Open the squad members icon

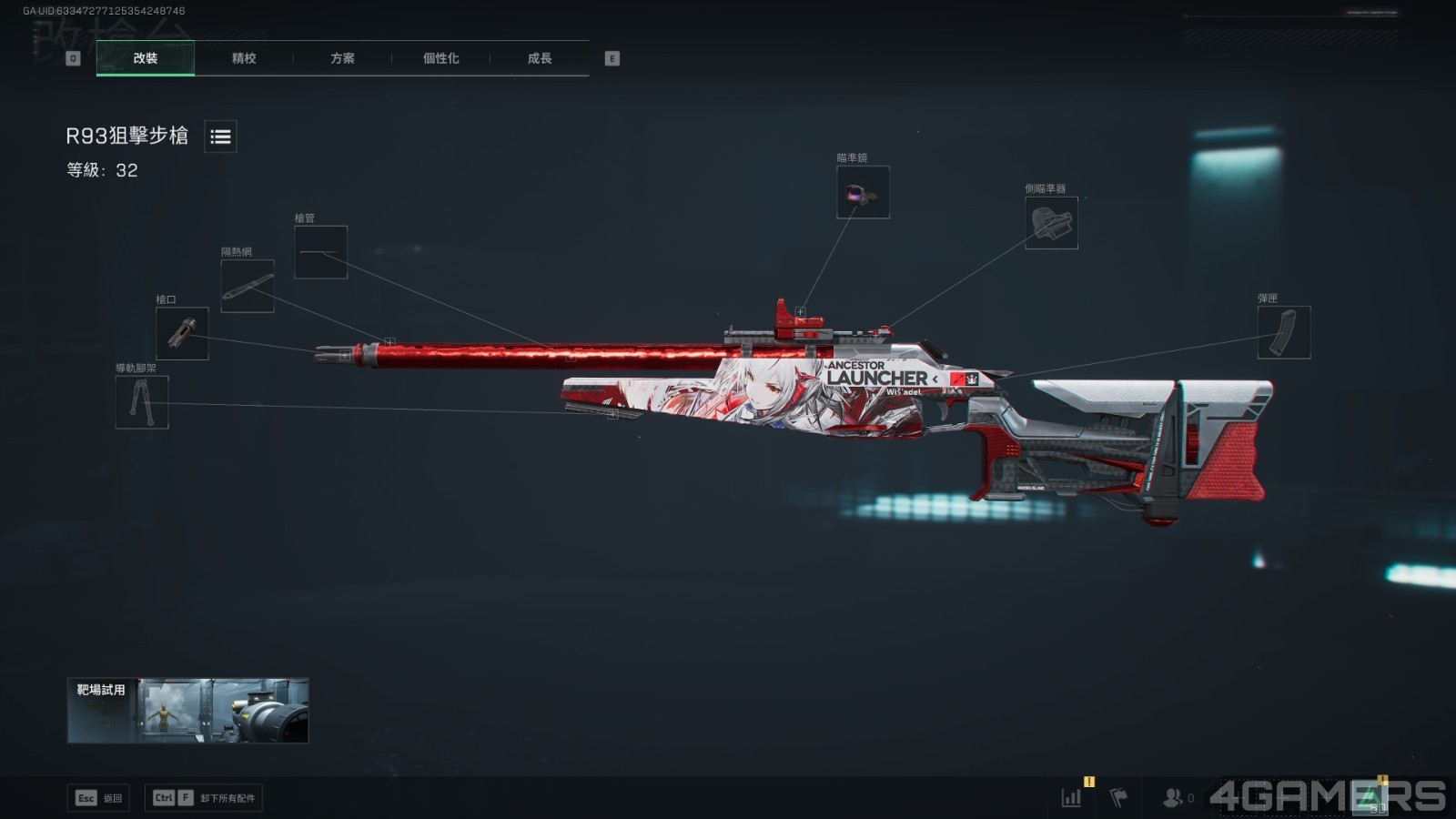click(1174, 798)
